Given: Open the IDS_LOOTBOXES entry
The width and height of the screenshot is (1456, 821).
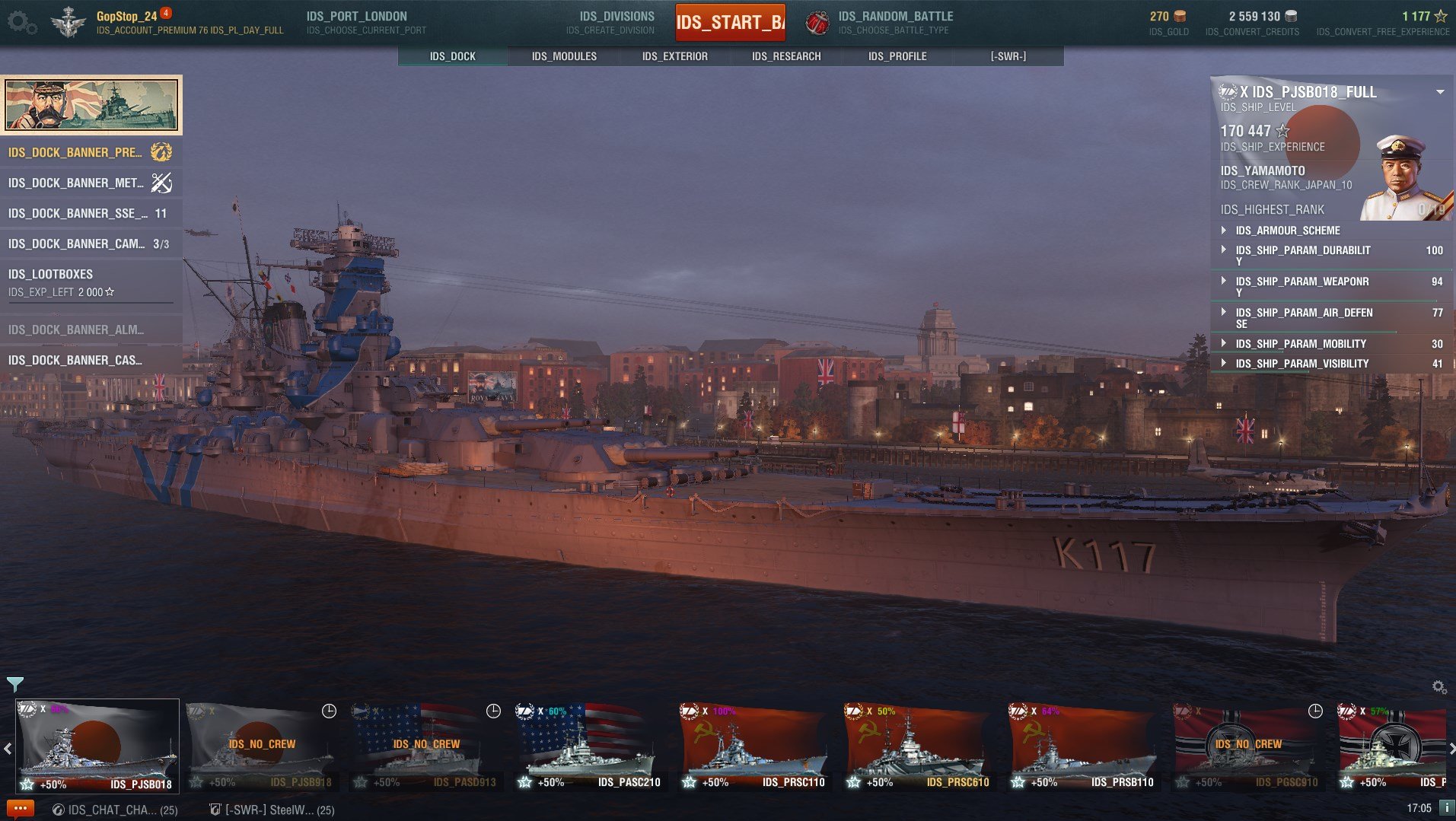Looking at the screenshot, I should [91, 282].
